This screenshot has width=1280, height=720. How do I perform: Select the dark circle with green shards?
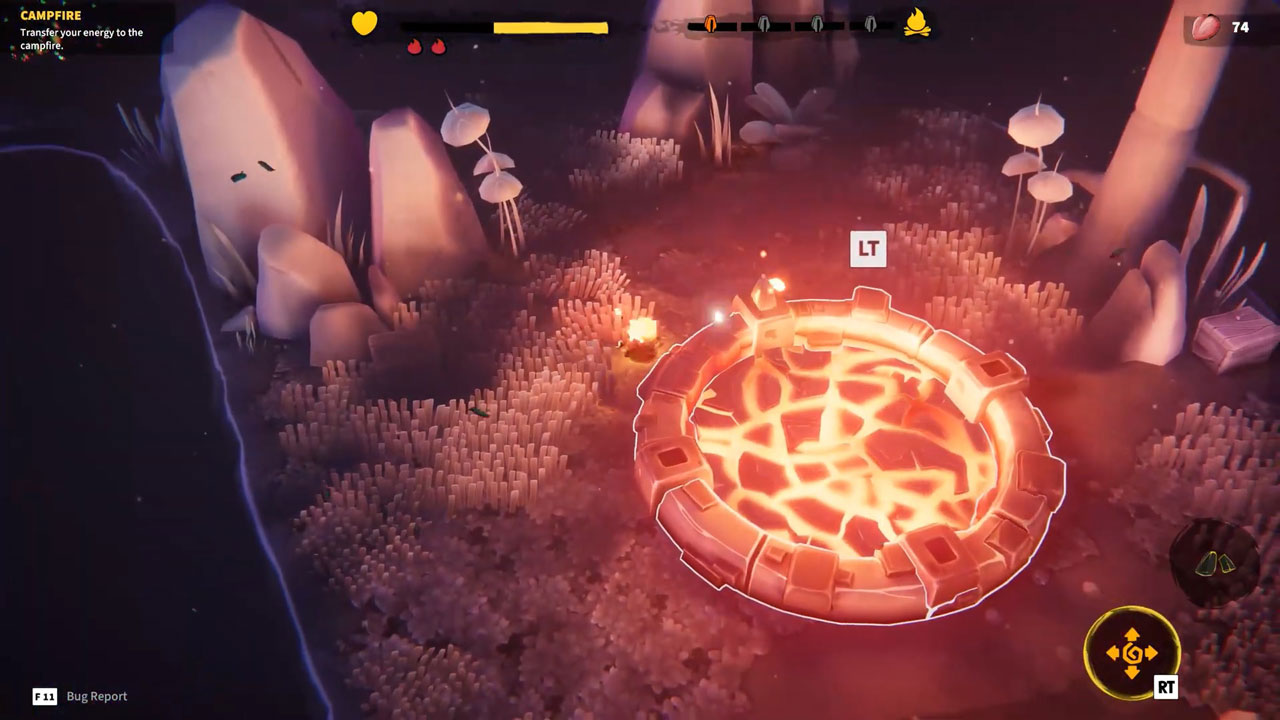[1214, 563]
